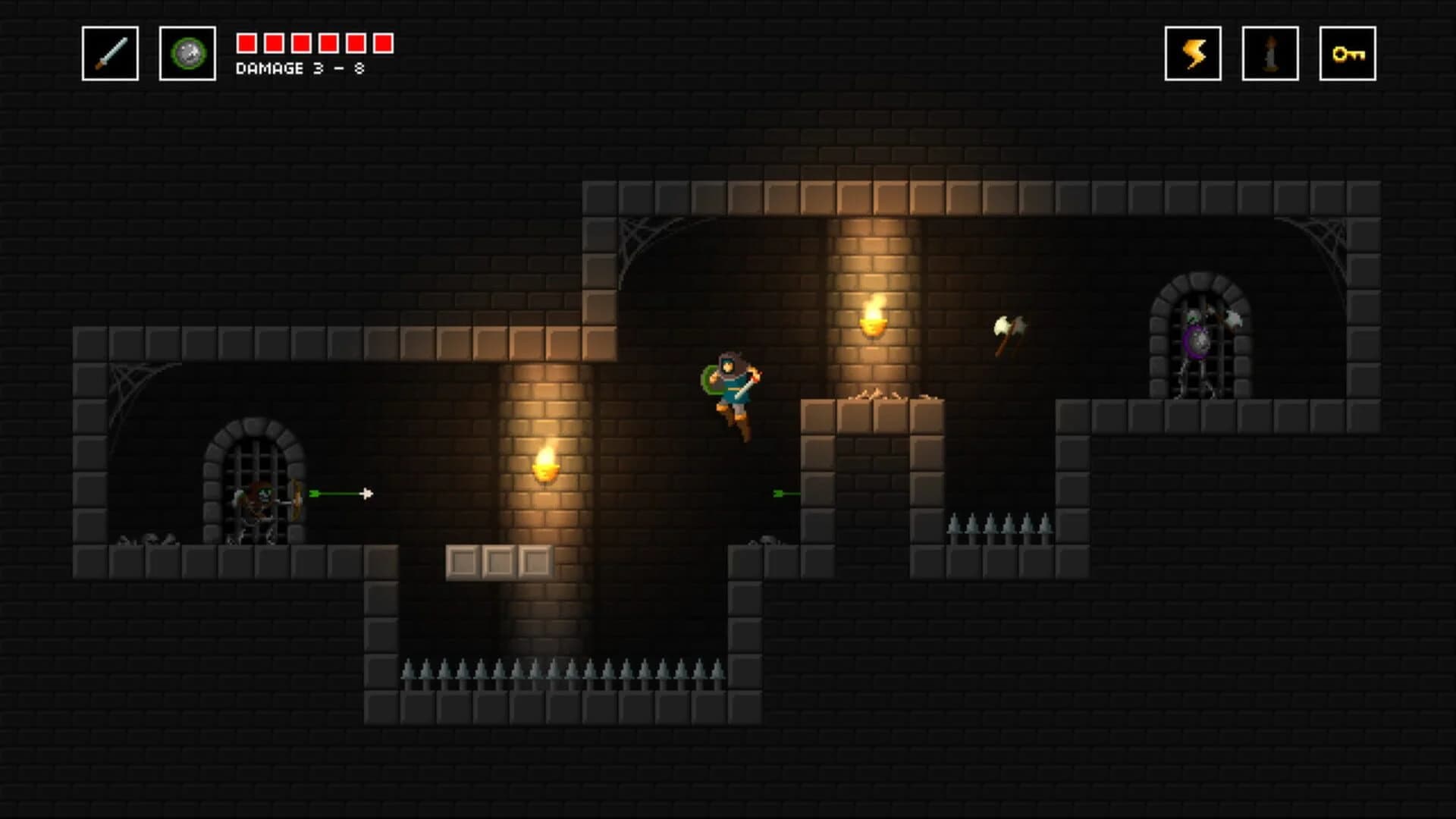Select the green shield item slot

pos(184,53)
